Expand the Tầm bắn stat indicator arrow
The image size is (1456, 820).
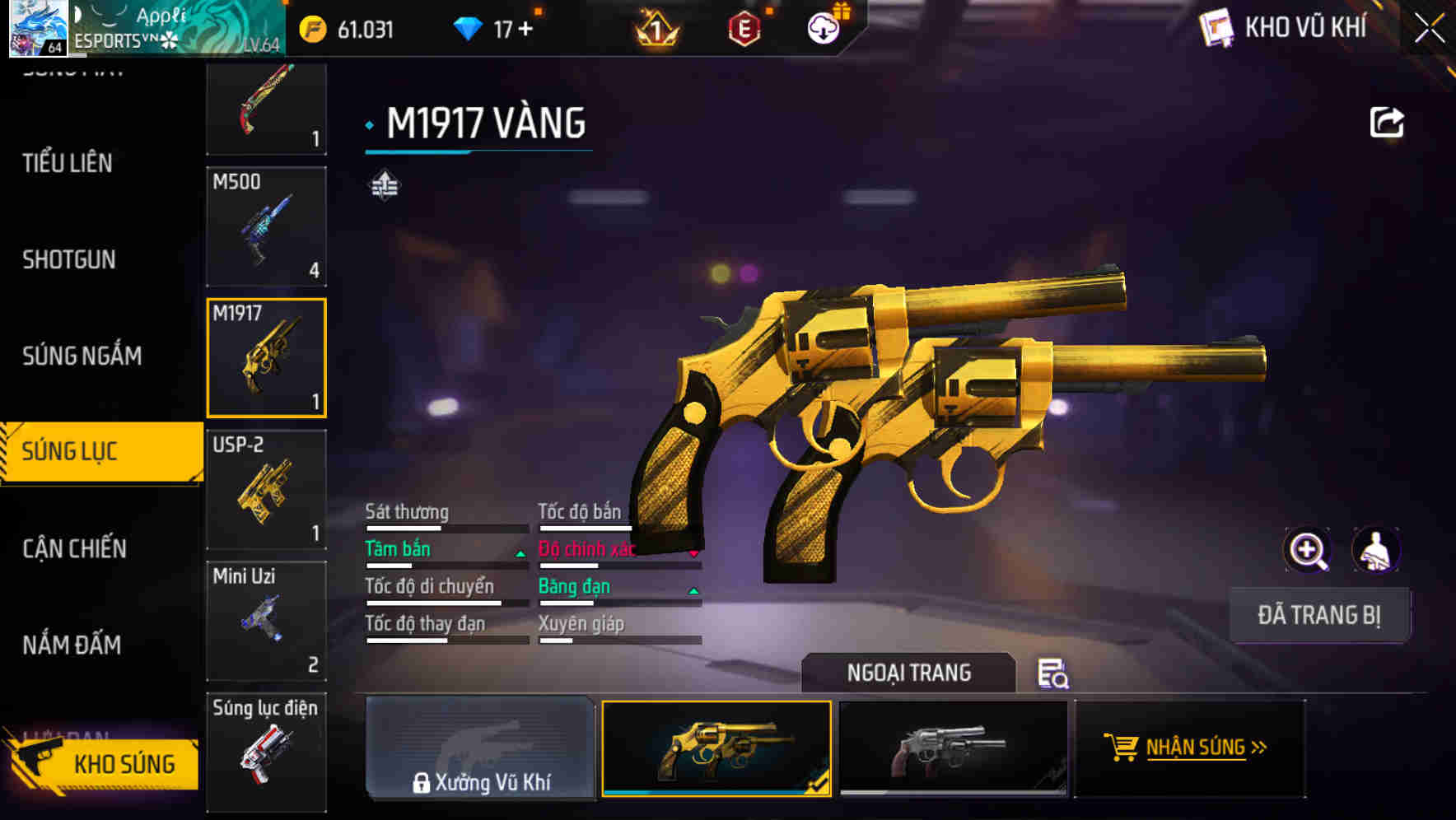(520, 554)
